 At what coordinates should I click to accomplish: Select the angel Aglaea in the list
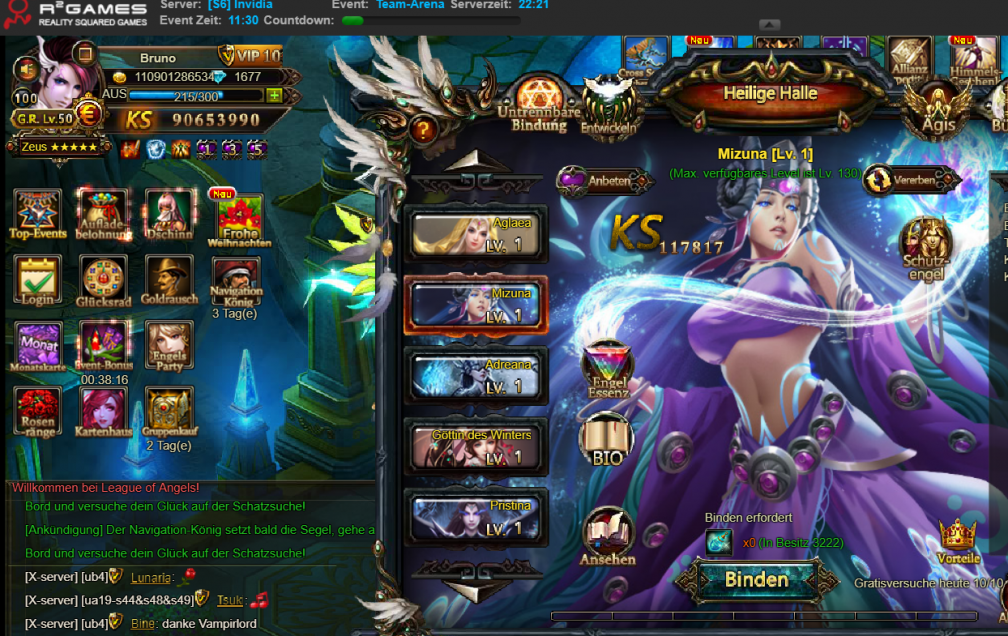coord(476,235)
